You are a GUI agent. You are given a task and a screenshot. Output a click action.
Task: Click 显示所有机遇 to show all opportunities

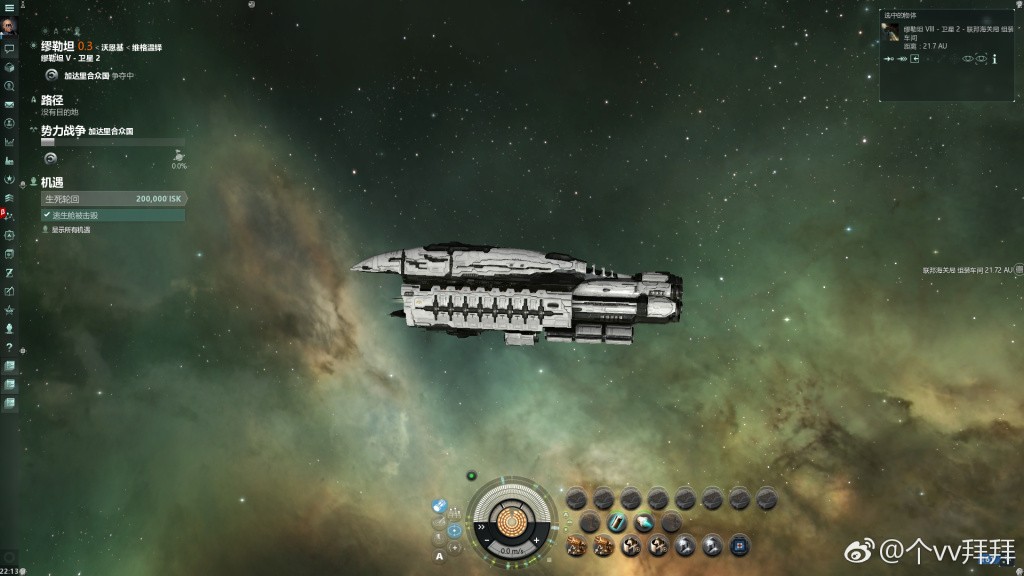70,230
